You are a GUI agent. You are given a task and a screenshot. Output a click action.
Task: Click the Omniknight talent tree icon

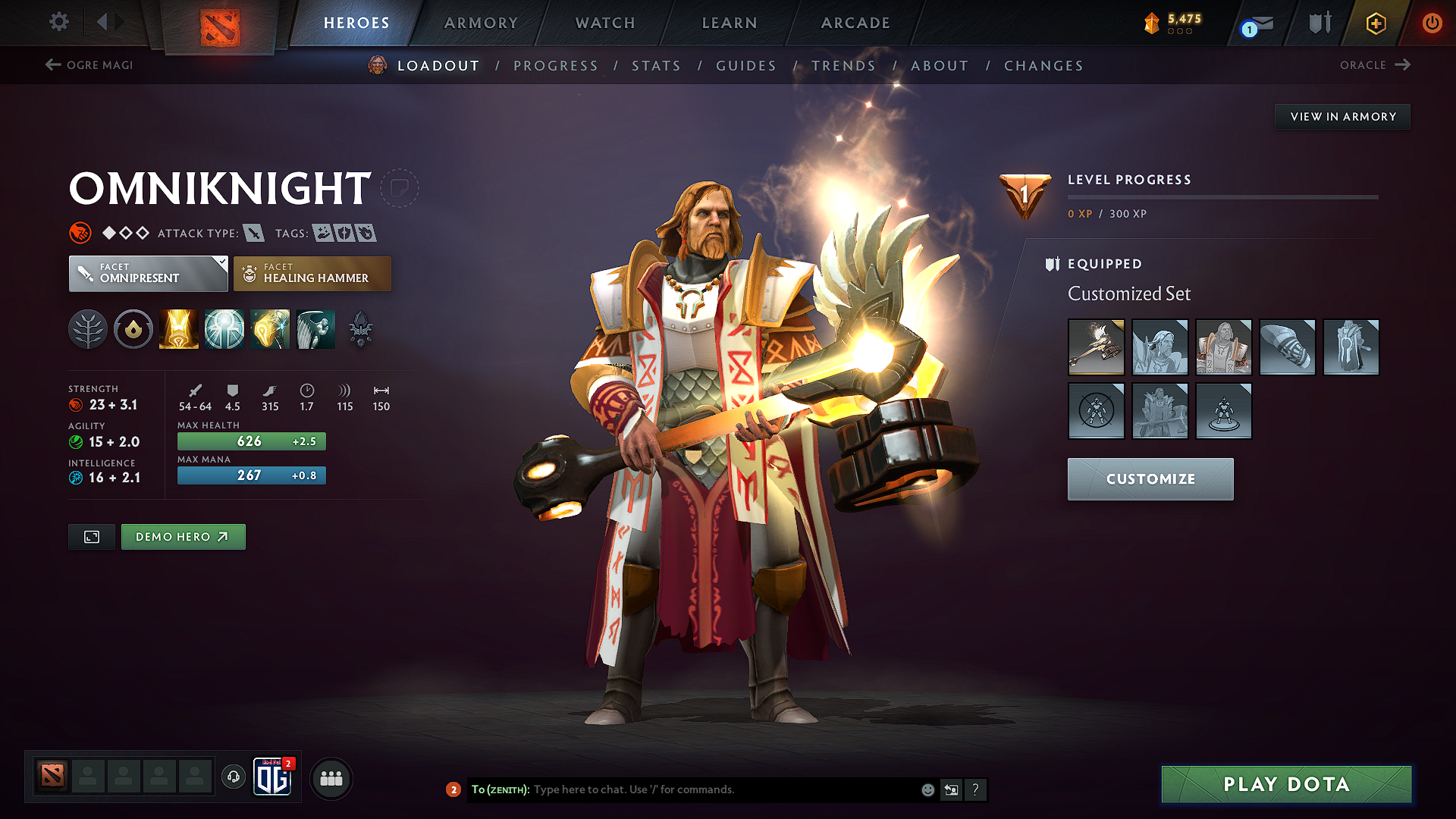88,328
